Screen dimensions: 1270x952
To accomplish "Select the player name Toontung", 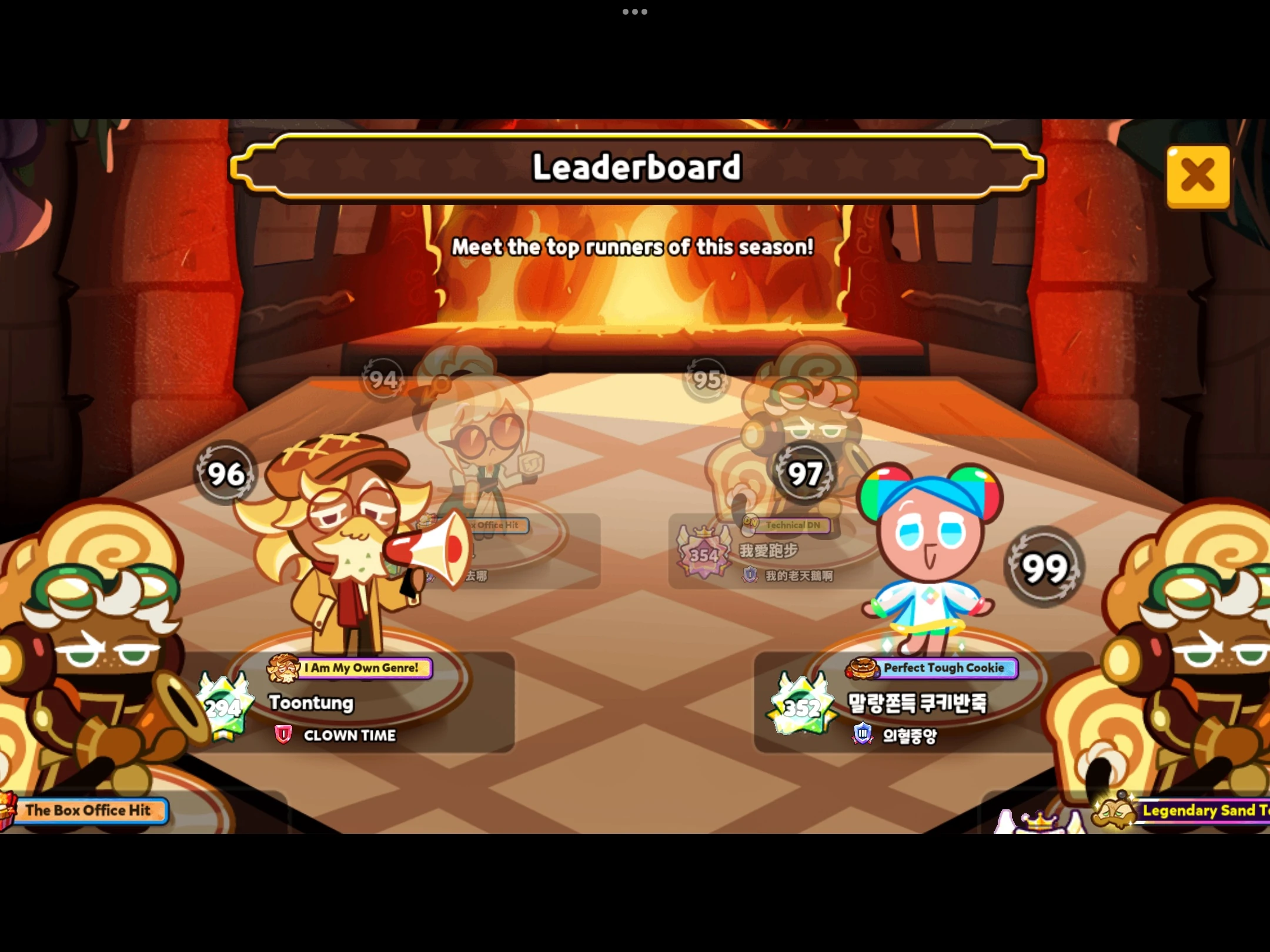I will (x=310, y=703).
